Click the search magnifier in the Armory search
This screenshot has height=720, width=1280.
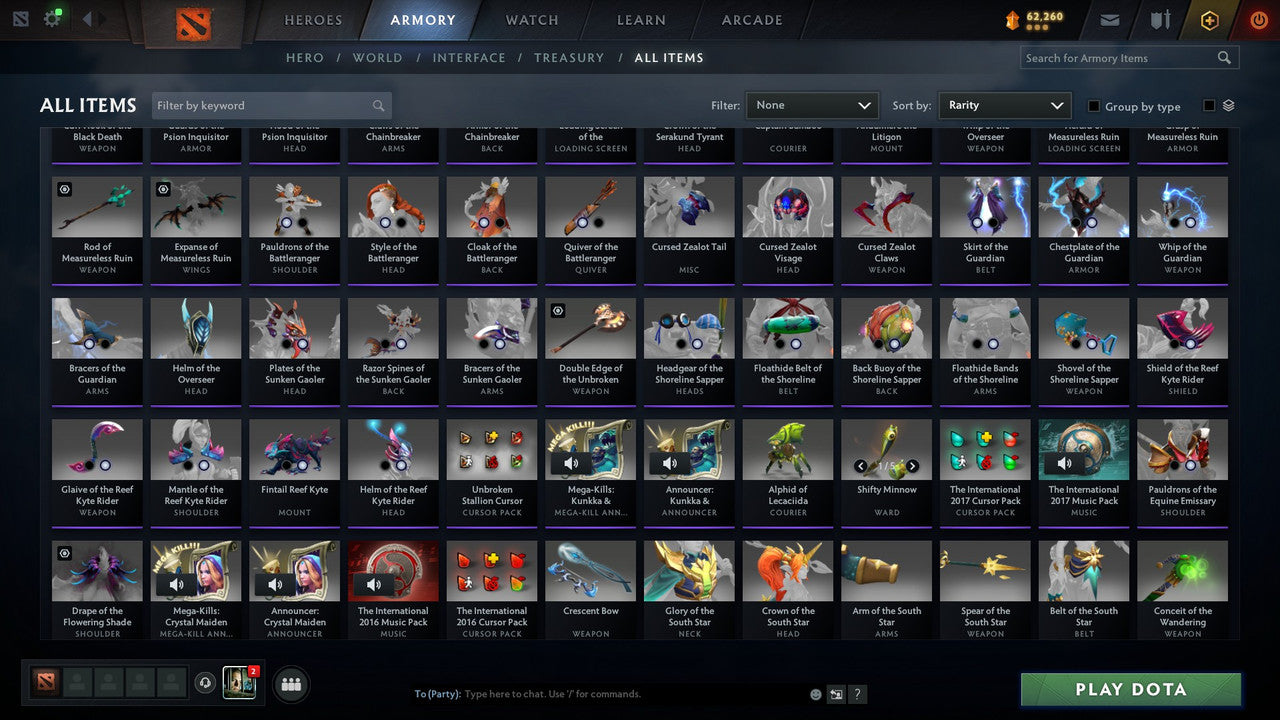pos(1223,57)
